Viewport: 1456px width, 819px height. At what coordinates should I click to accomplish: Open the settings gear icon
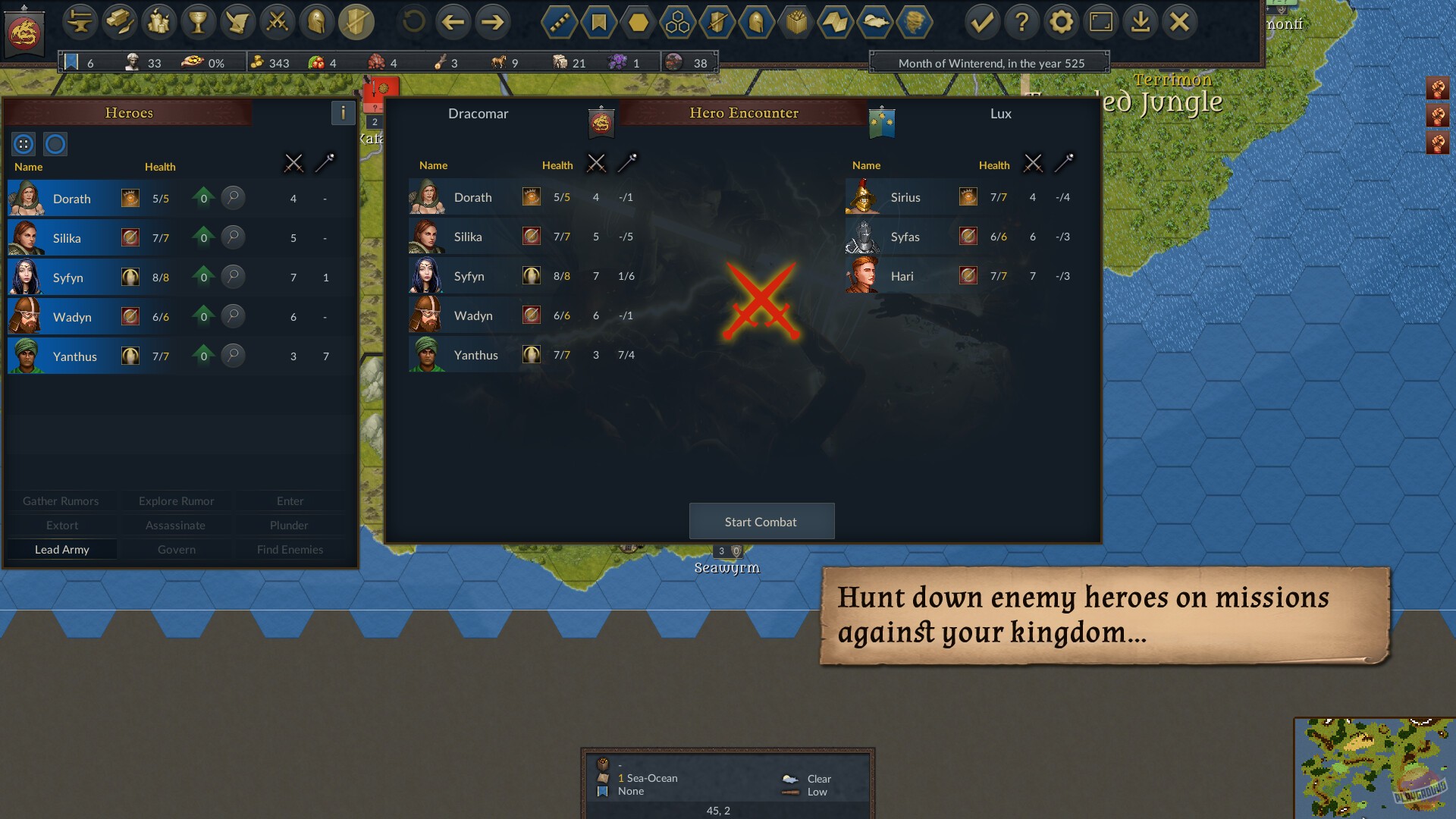click(1062, 22)
